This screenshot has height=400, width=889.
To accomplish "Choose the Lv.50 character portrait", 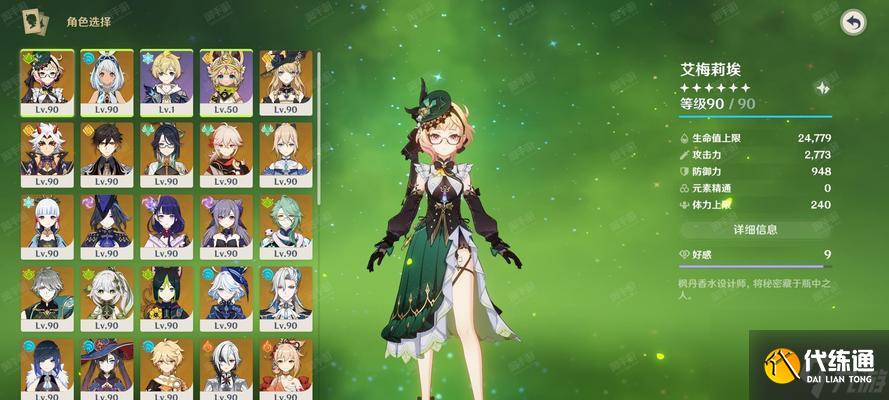I will (226, 82).
